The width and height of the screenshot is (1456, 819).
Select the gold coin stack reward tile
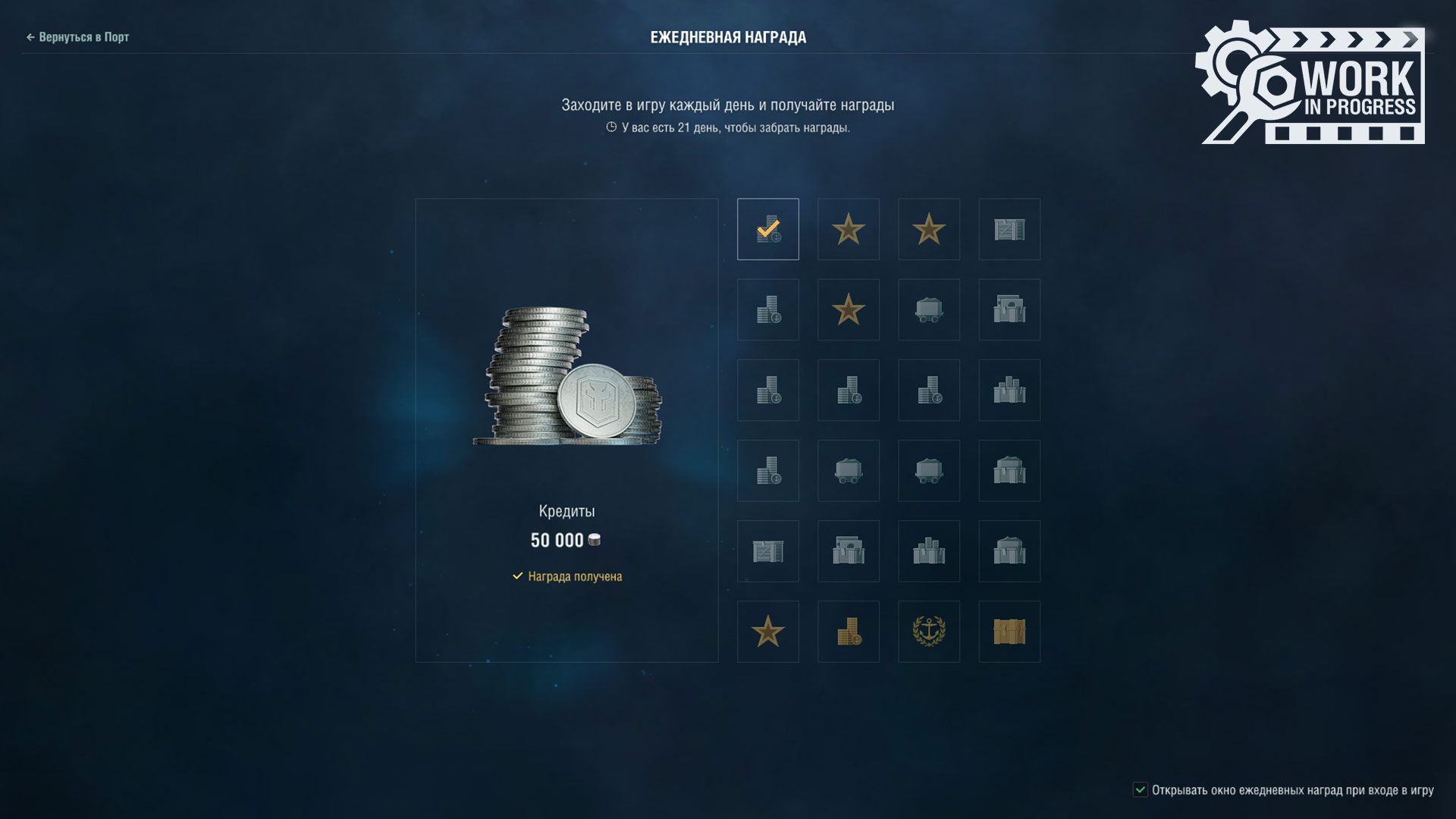848,632
